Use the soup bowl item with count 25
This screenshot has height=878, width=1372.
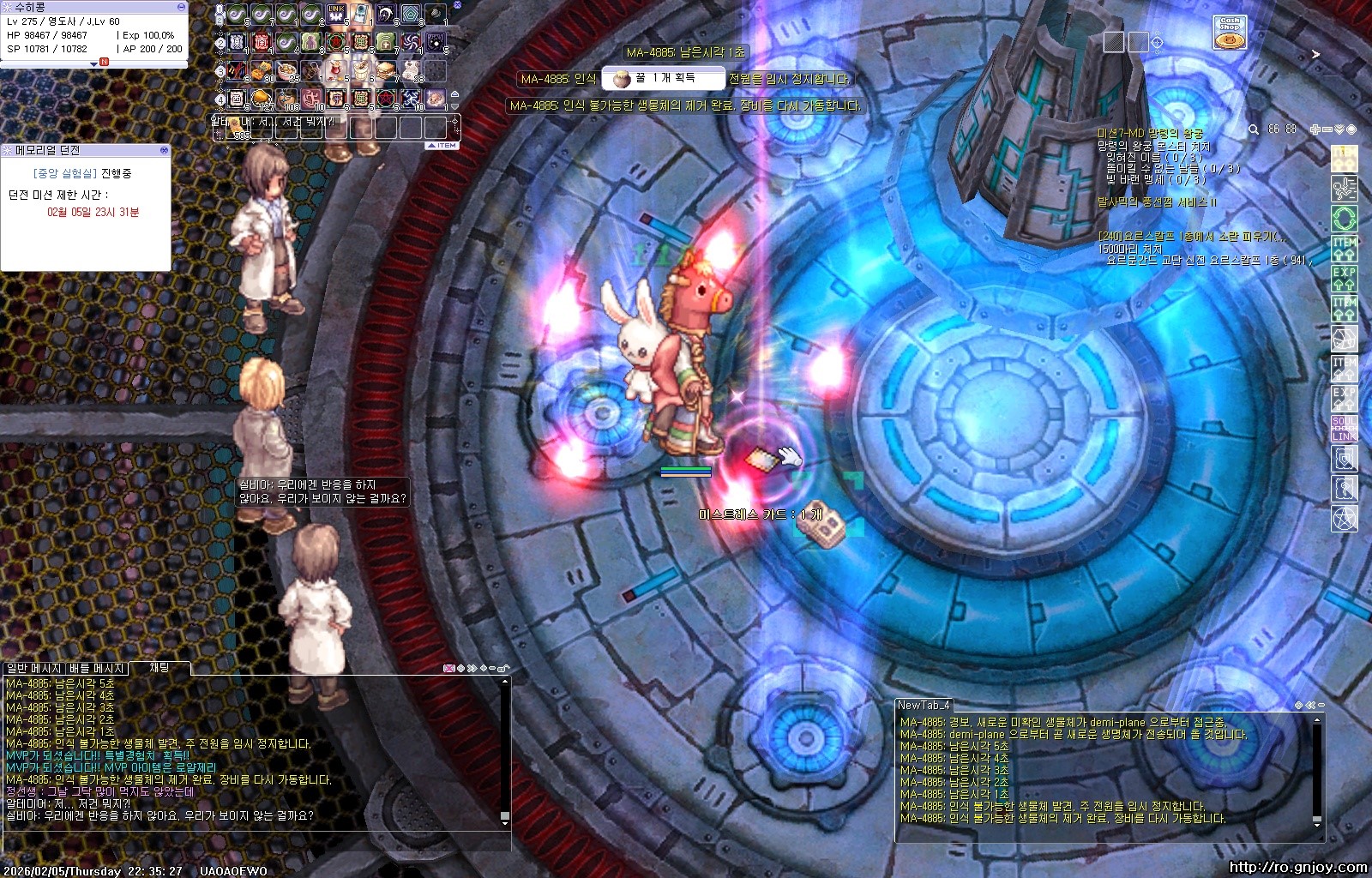(x=286, y=70)
